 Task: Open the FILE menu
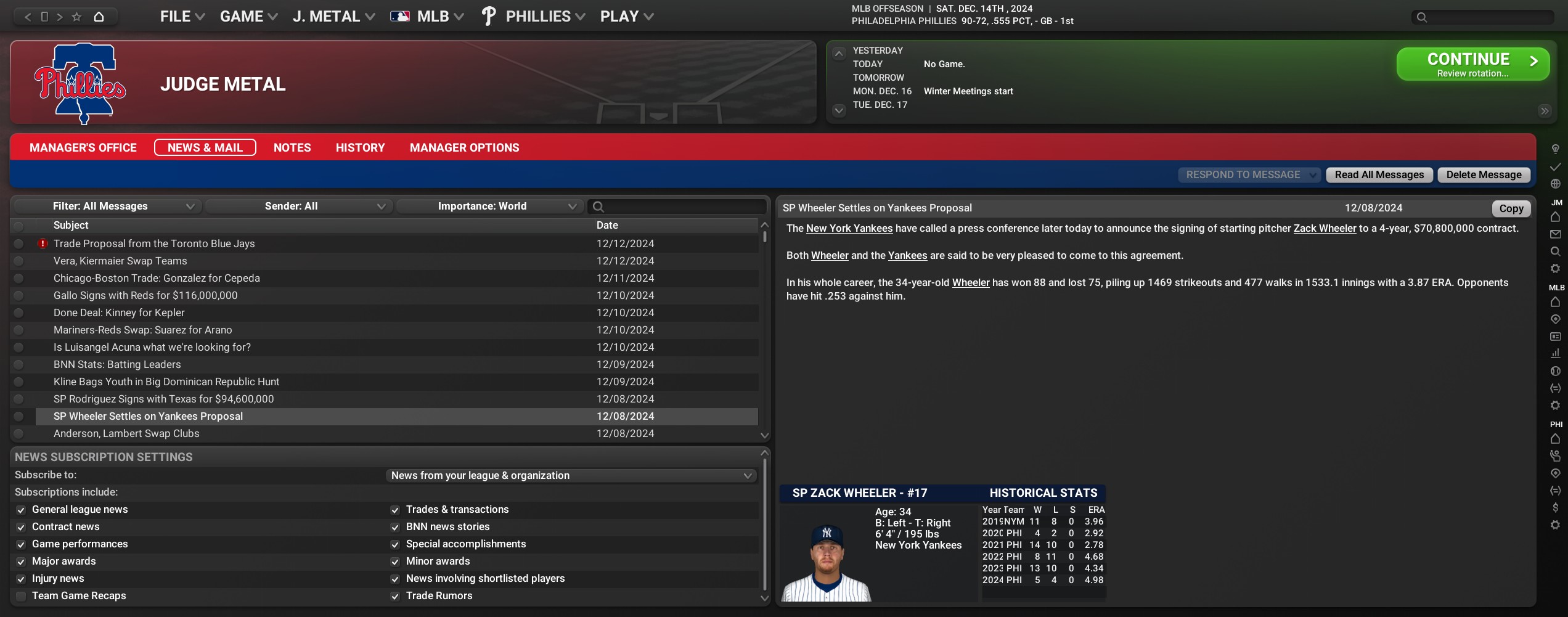pyautogui.click(x=182, y=17)
